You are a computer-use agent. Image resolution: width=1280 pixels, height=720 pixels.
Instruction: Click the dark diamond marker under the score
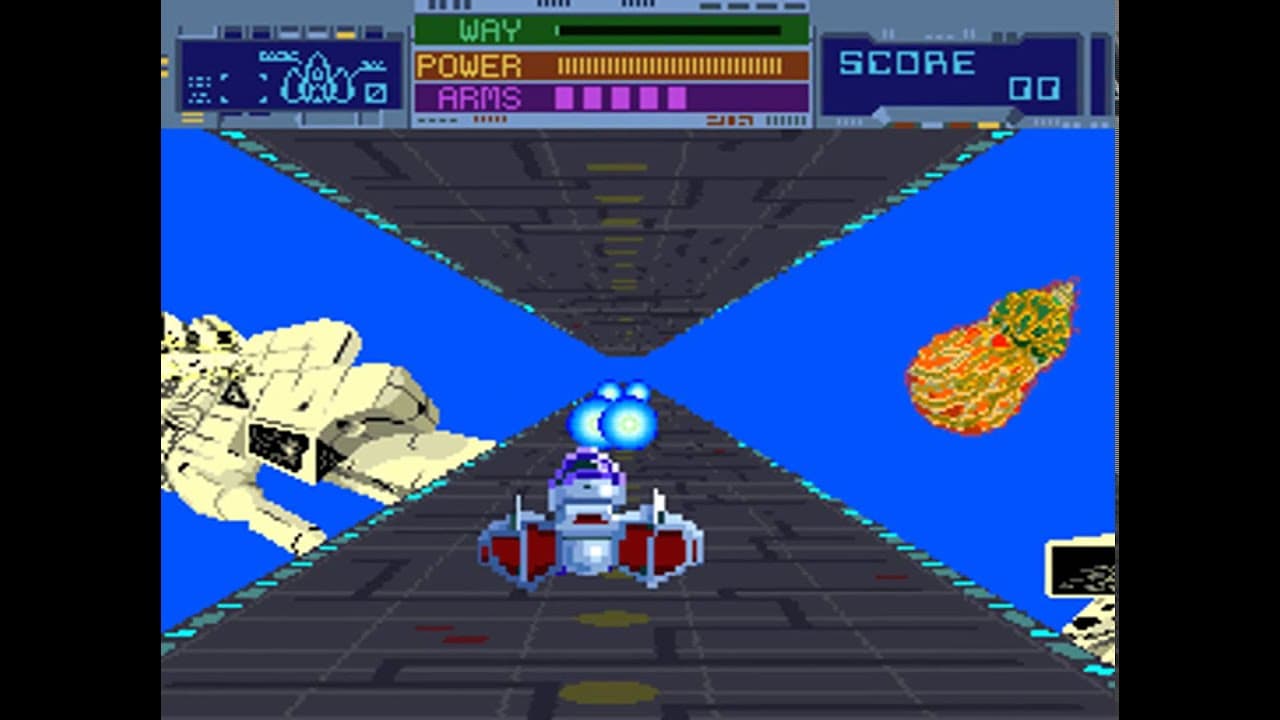pyautogui.click(x=1014, y=117)
